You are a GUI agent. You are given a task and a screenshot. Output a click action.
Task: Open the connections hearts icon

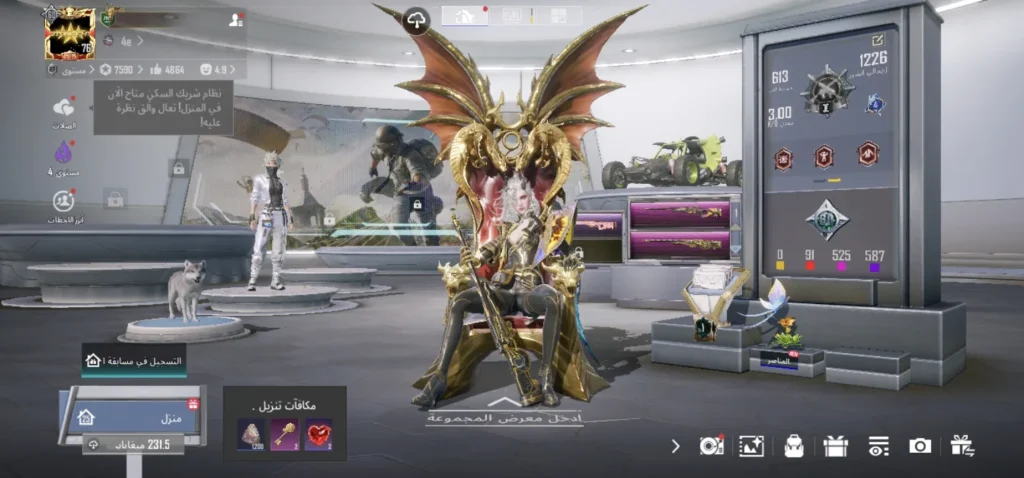pyautogui.click(x=64, y=108)
